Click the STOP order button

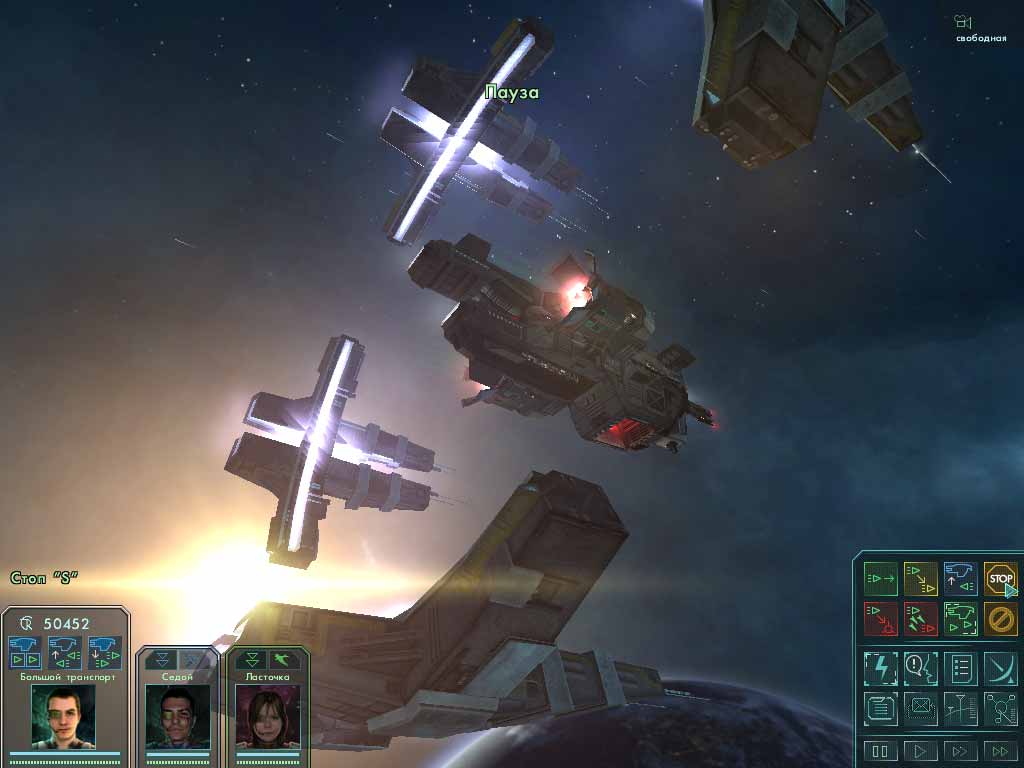(x=1000, y=578)
